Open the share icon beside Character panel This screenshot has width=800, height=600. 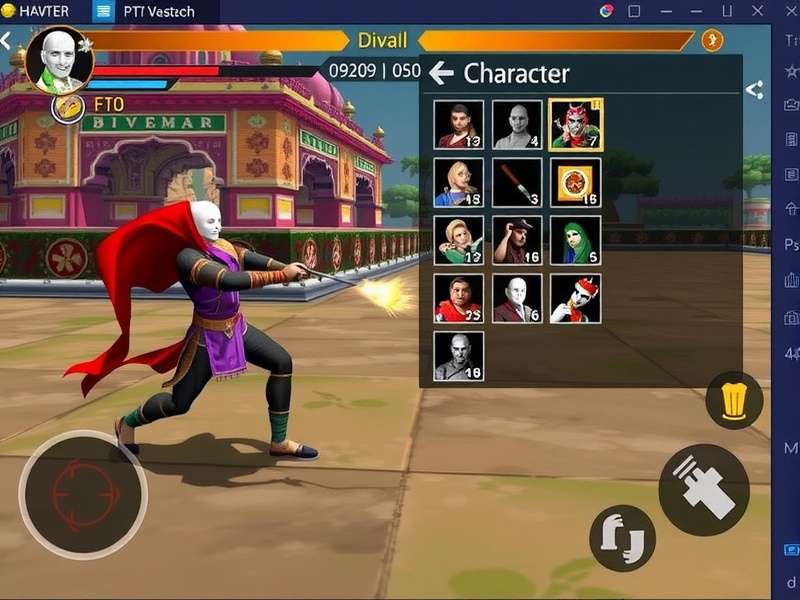coord(755,91)
